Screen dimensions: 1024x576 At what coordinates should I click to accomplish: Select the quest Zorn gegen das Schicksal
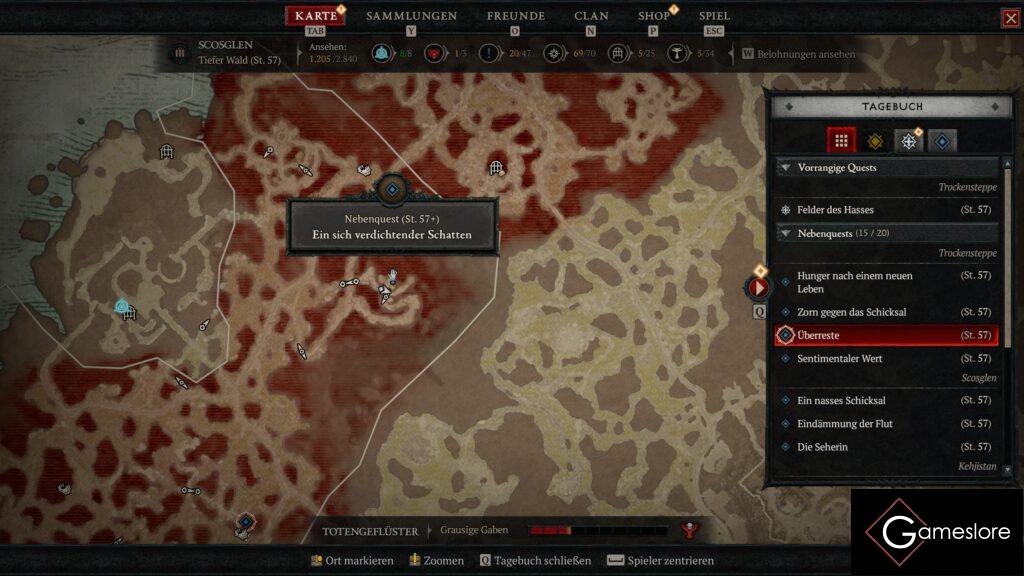click(851, 312)
